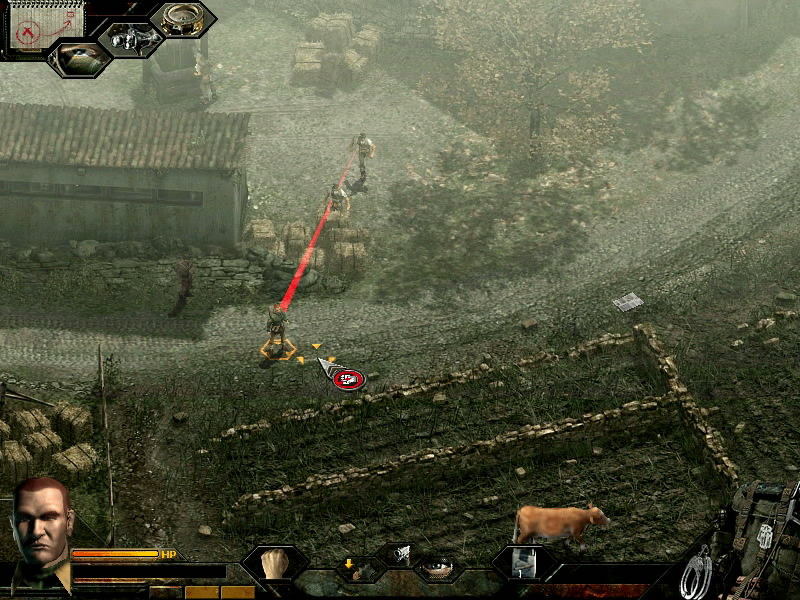
Task: Toggle the eye icon beside the notebook
Action: [x=78, y=58]
